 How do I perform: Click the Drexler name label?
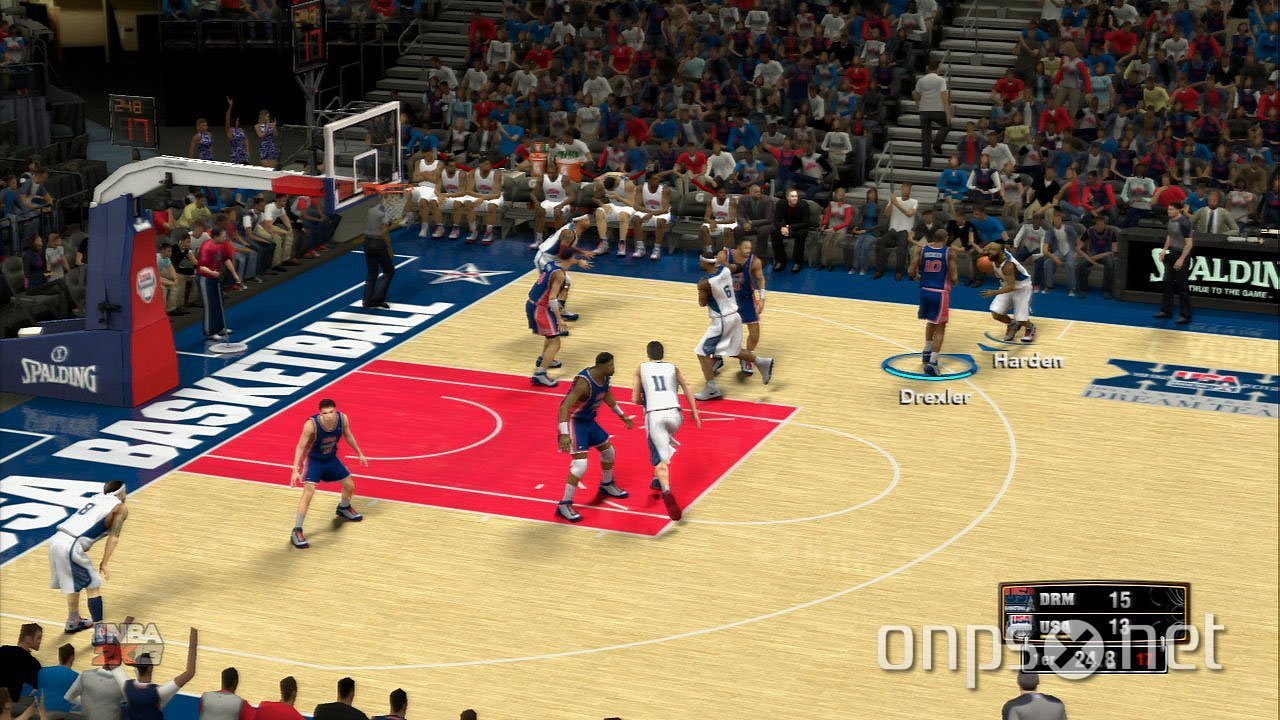[933, 398]
